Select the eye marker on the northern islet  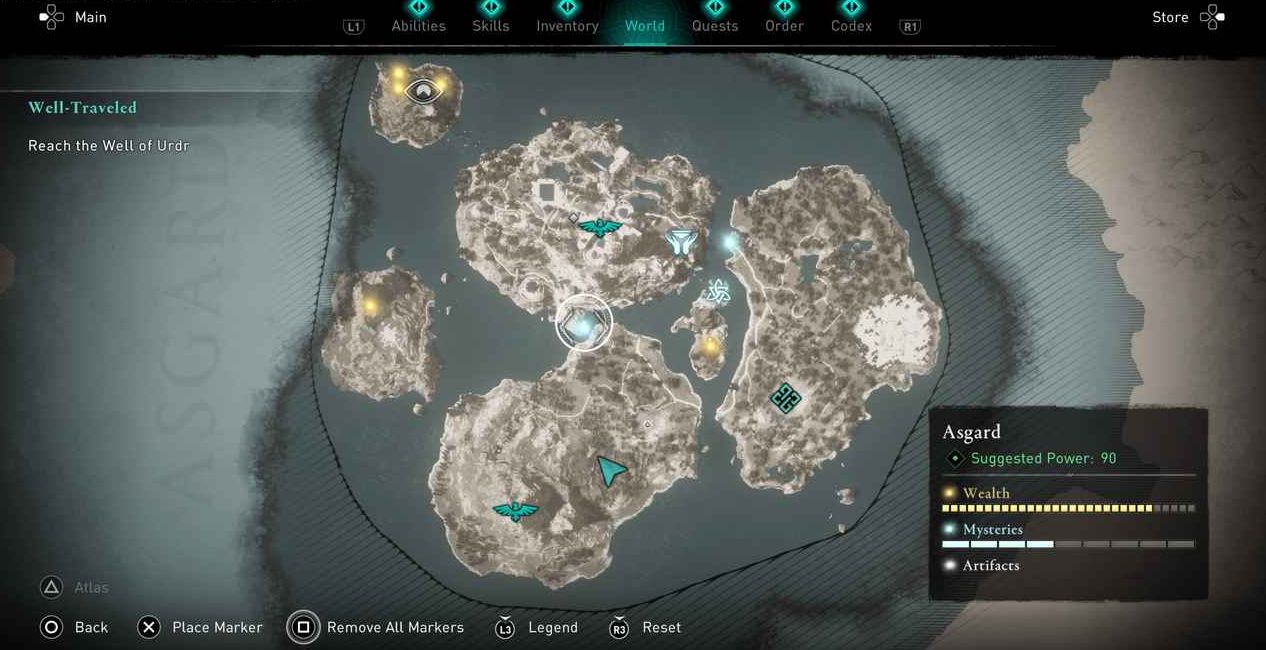pyautogui.click(x=424, y=92)
